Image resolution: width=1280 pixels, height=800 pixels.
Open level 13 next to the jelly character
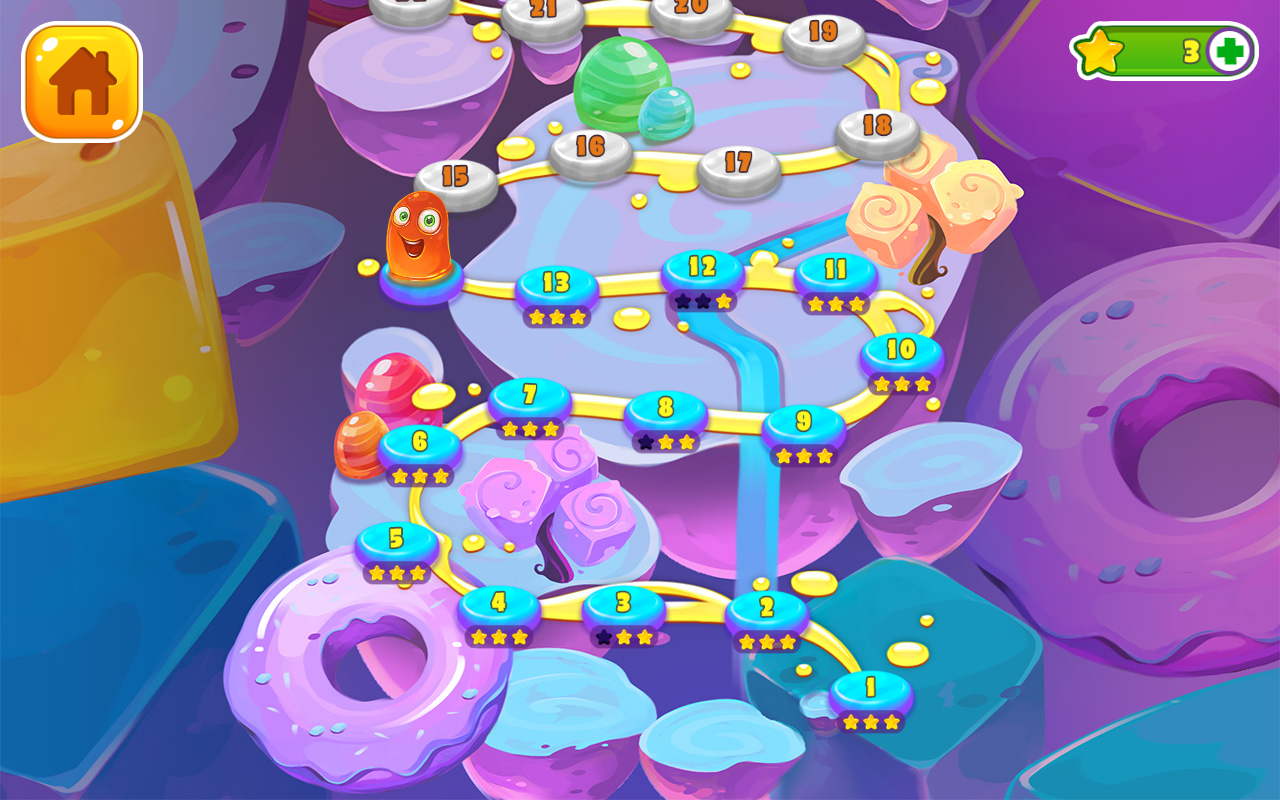pyautogui.click(x=557, y=285)
